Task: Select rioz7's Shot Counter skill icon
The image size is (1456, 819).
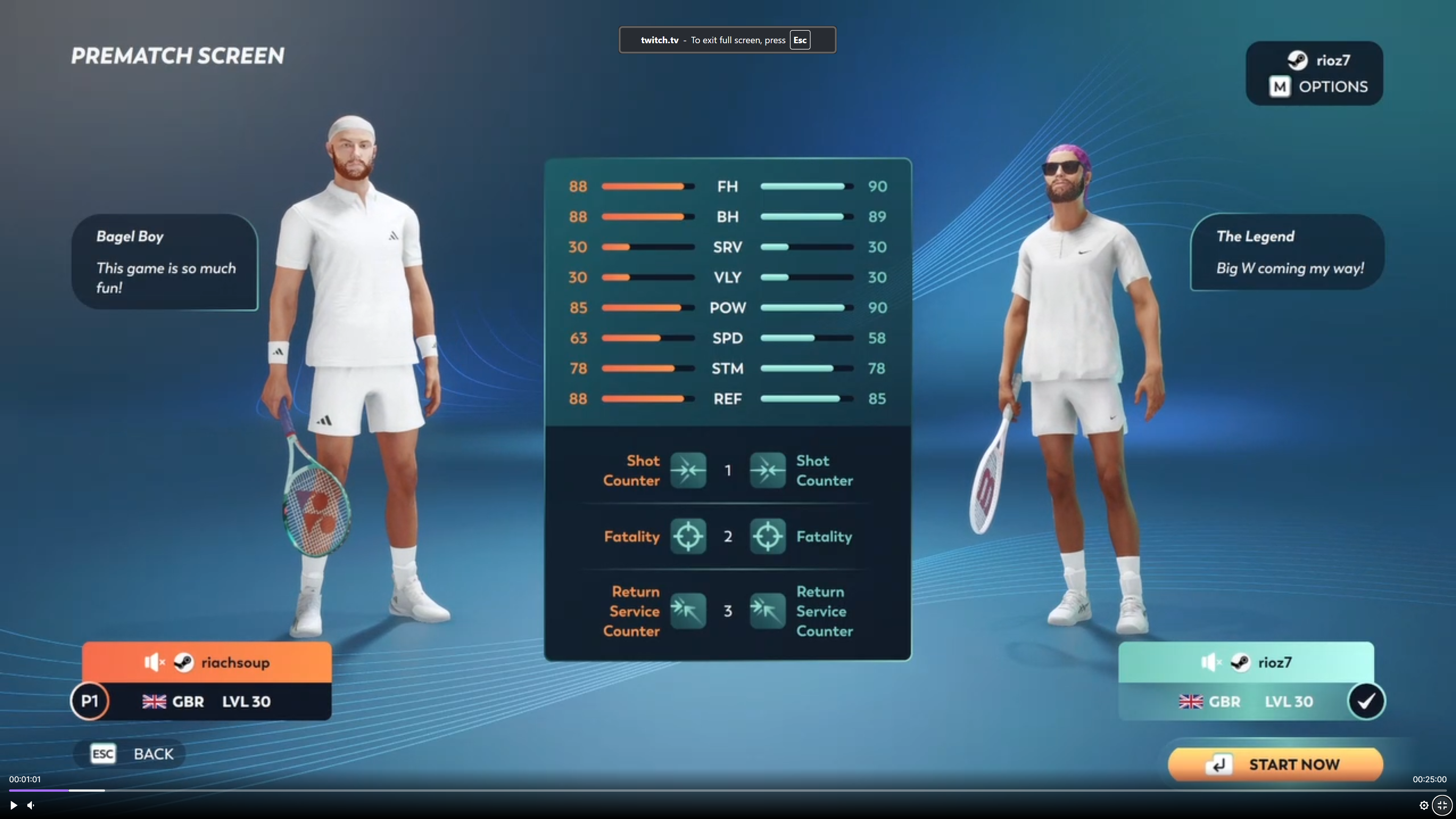Action: point(767,470)
